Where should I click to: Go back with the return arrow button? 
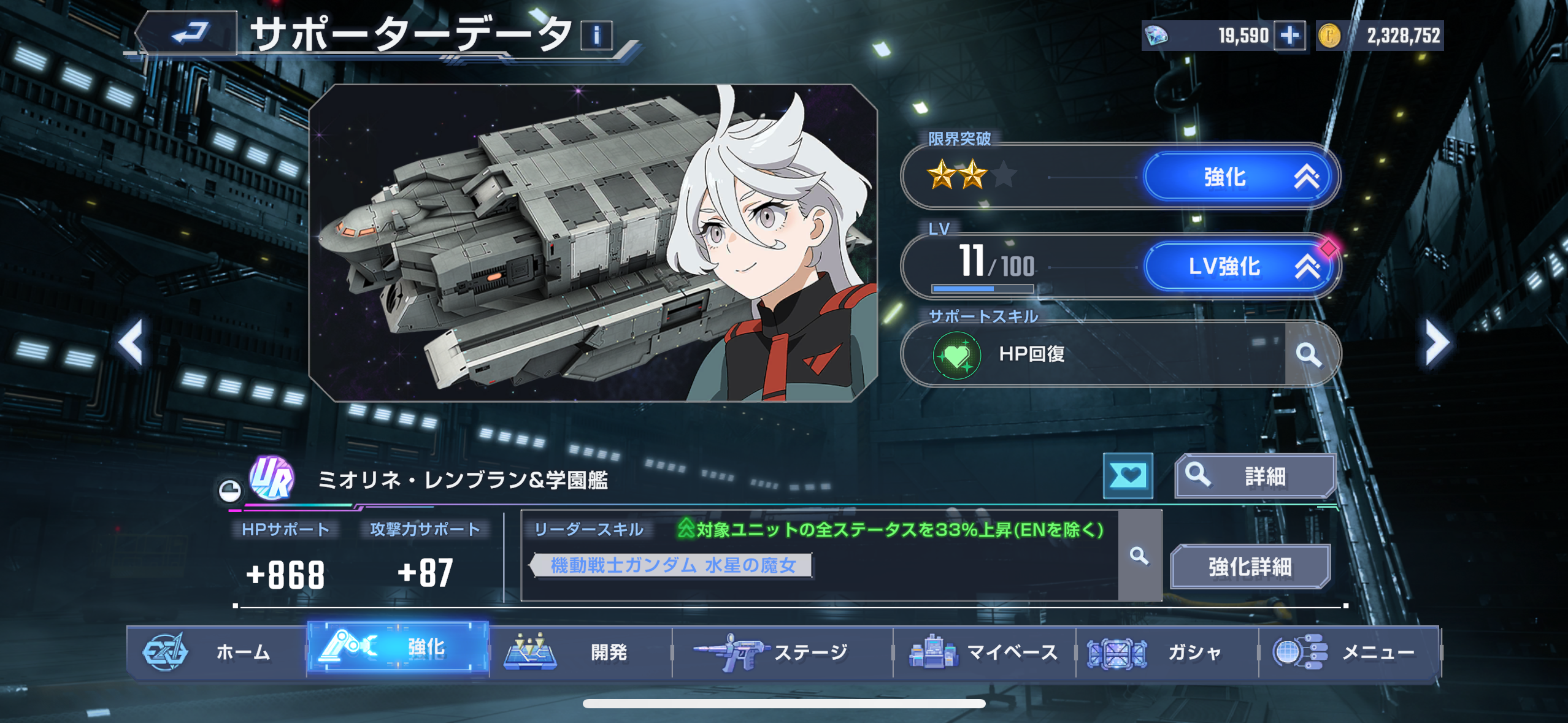click(x=189, y=33)
